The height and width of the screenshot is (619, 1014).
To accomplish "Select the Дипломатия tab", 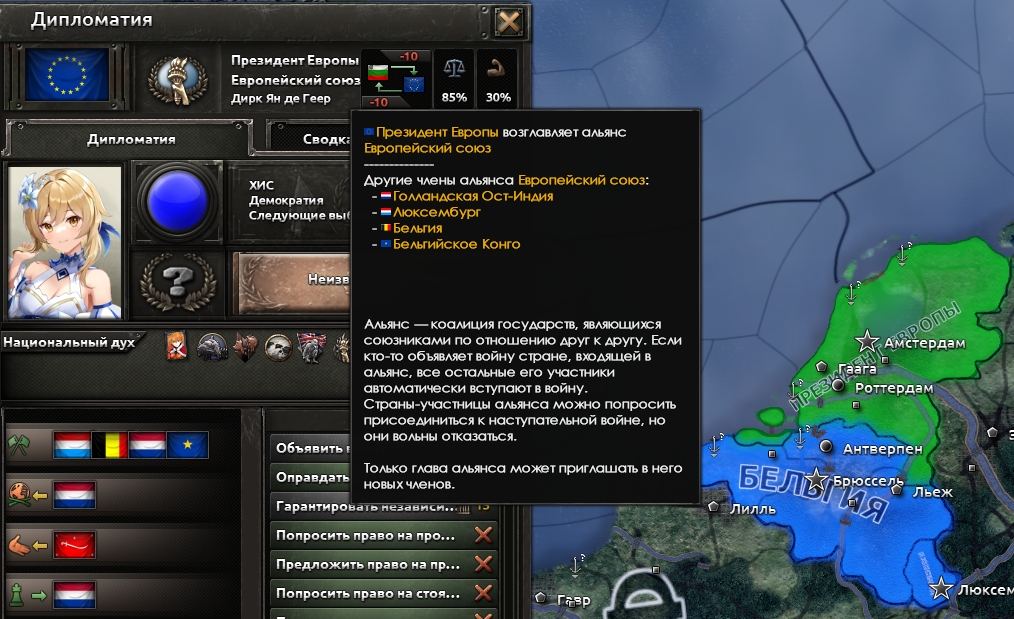I will tap(131, 139).
